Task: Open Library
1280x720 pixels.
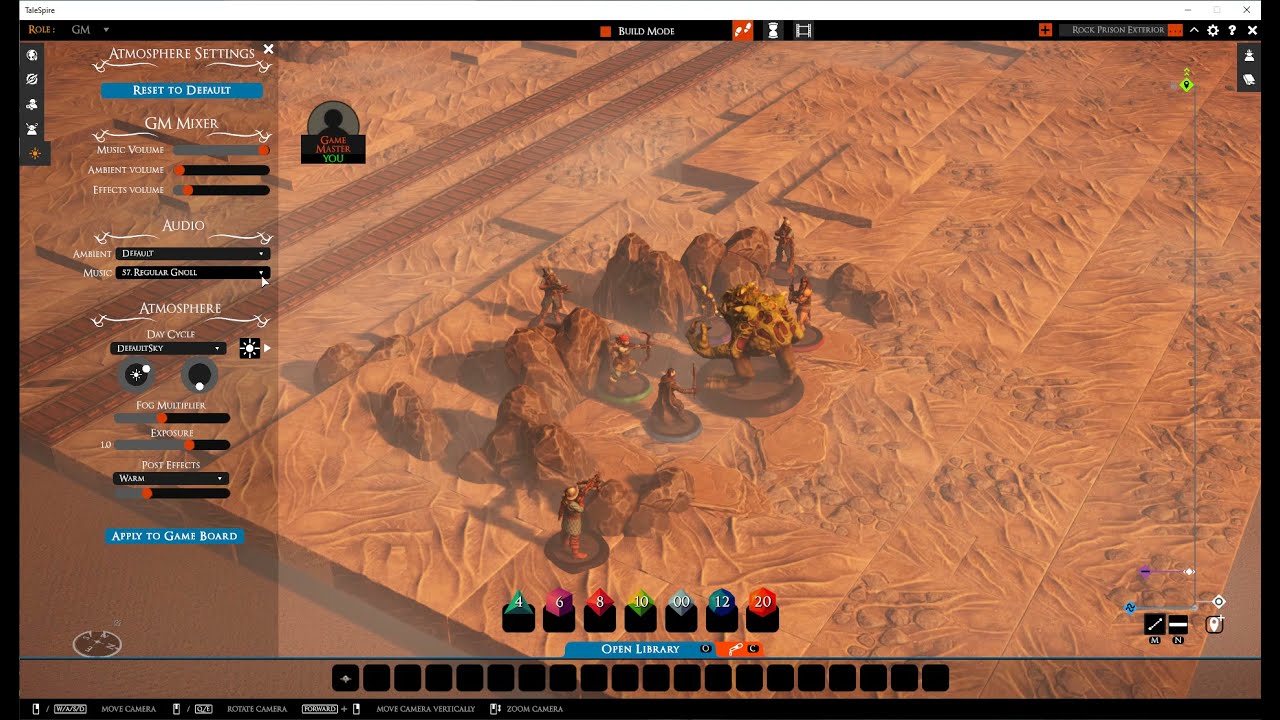Action: pos(640,649)
